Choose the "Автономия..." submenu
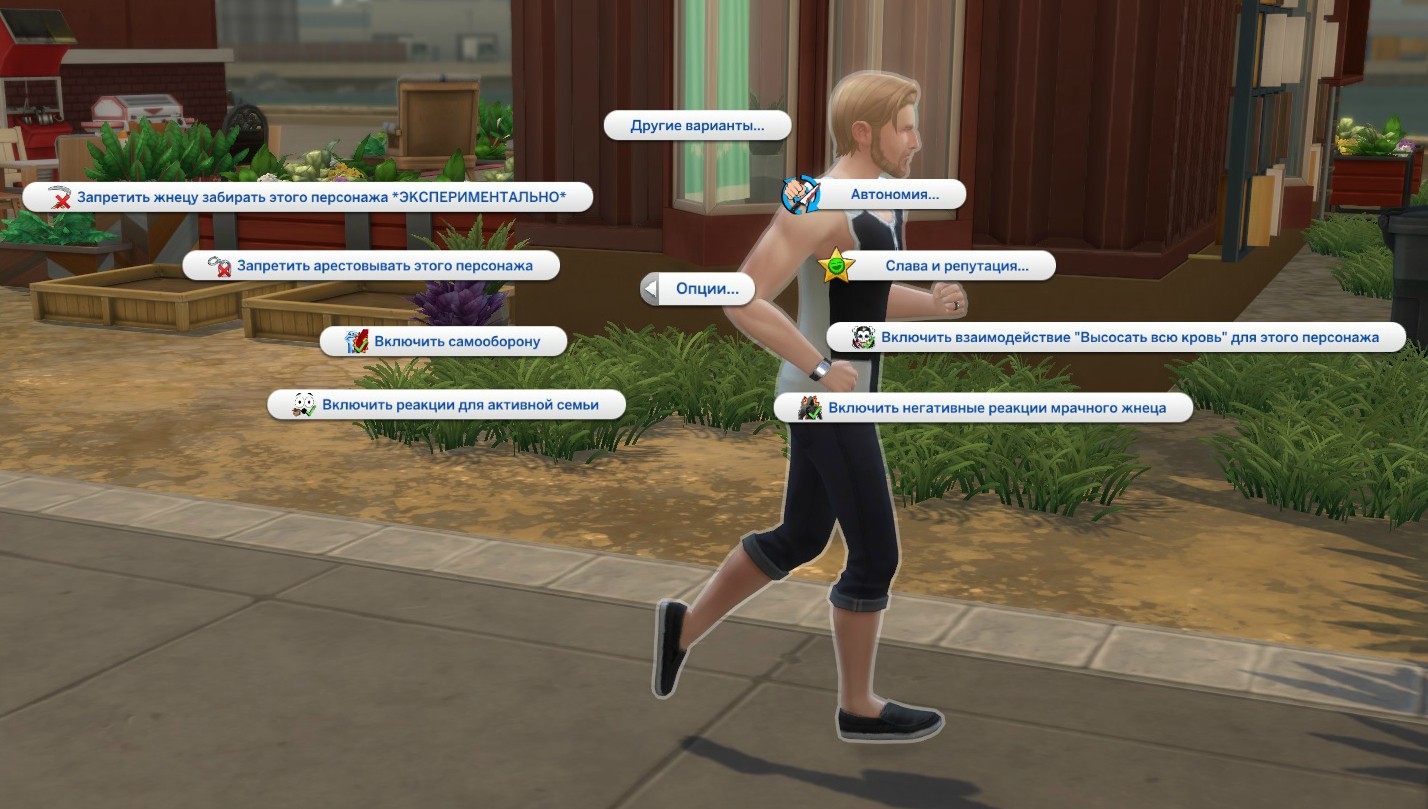This screenshot has width=1428, height=809. (894, 195)
